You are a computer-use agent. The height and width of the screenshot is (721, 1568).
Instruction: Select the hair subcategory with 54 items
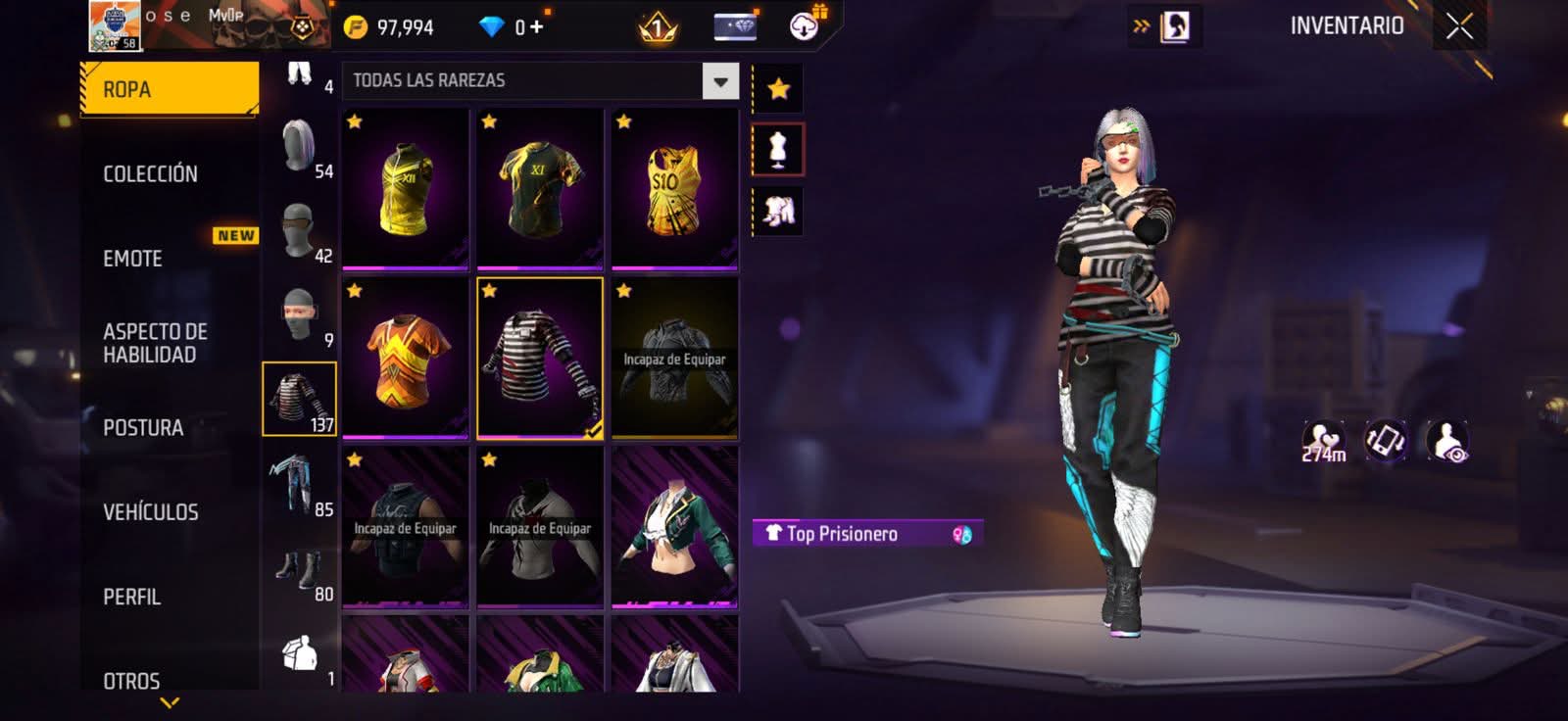[x=299, y=147]
